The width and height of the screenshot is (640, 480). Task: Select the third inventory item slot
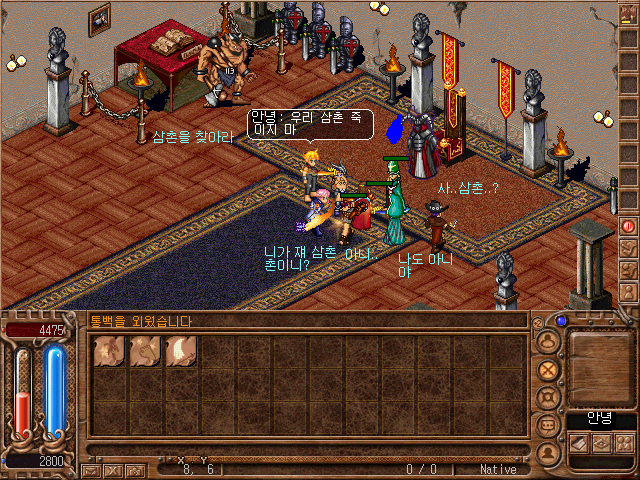(x=181, y=352)
